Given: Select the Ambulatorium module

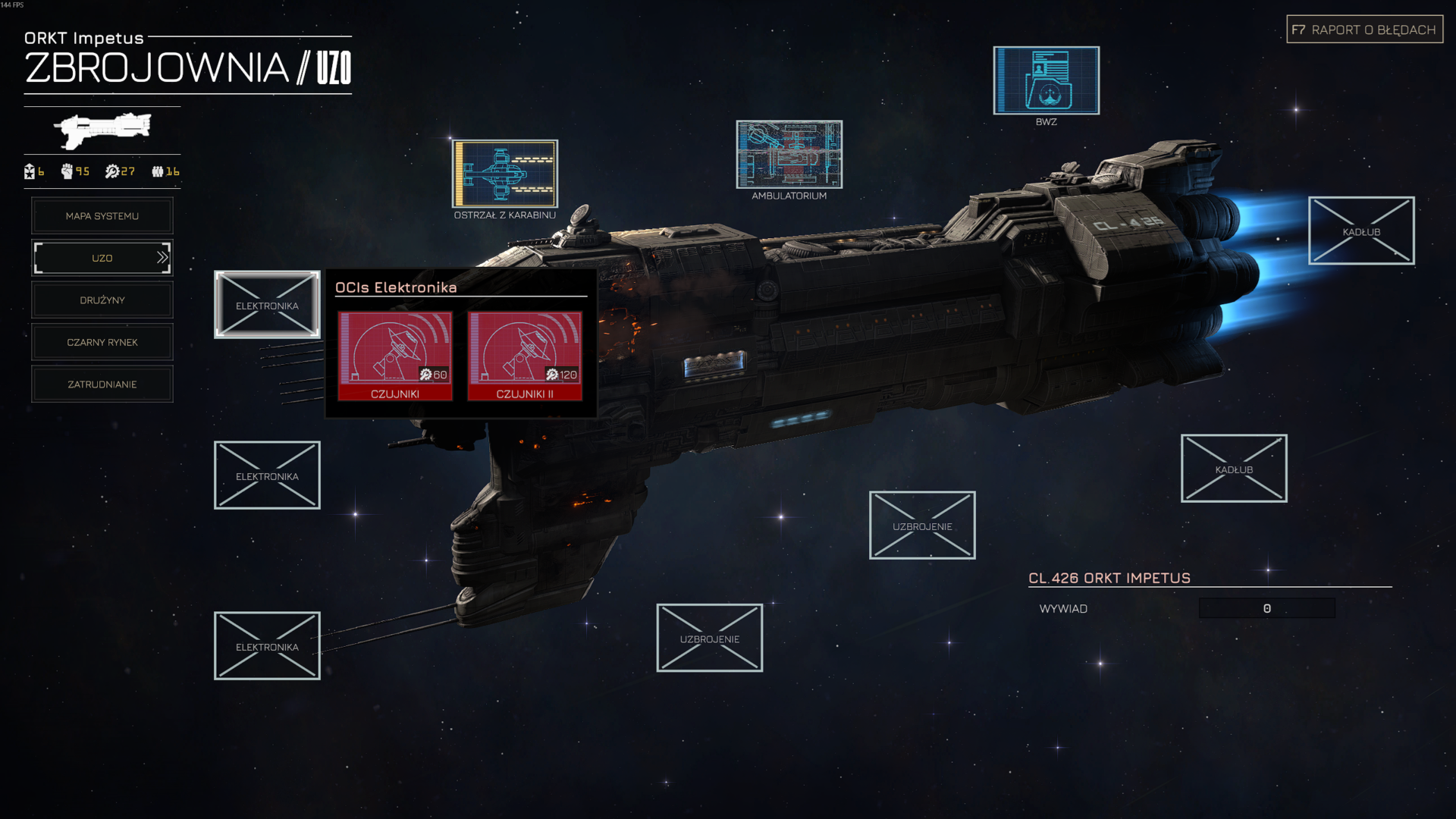Looking at the screenshot, I should pyautogui.click(x=789, y=155).
